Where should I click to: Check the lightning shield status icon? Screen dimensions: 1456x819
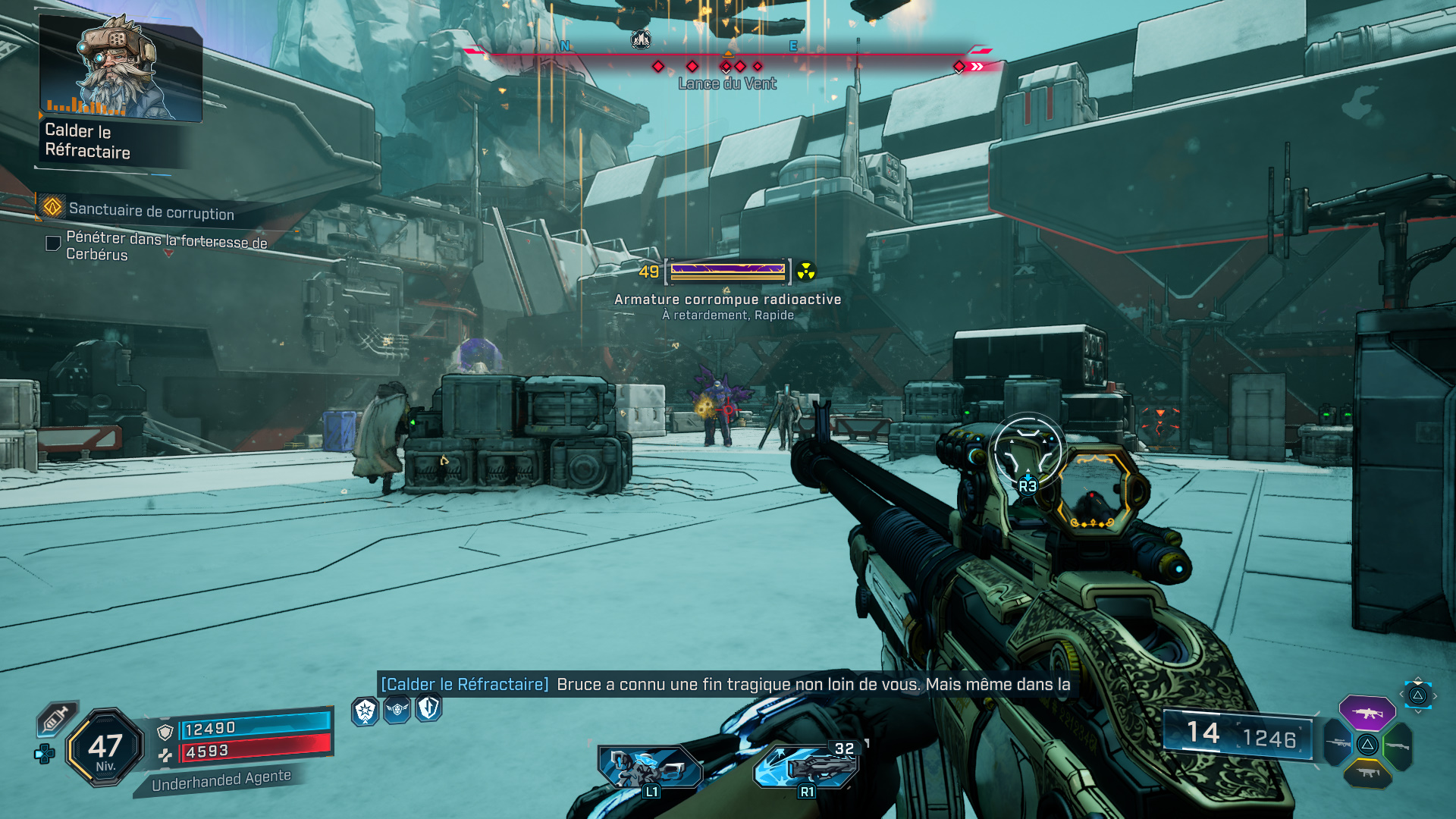tap(429, 708)
